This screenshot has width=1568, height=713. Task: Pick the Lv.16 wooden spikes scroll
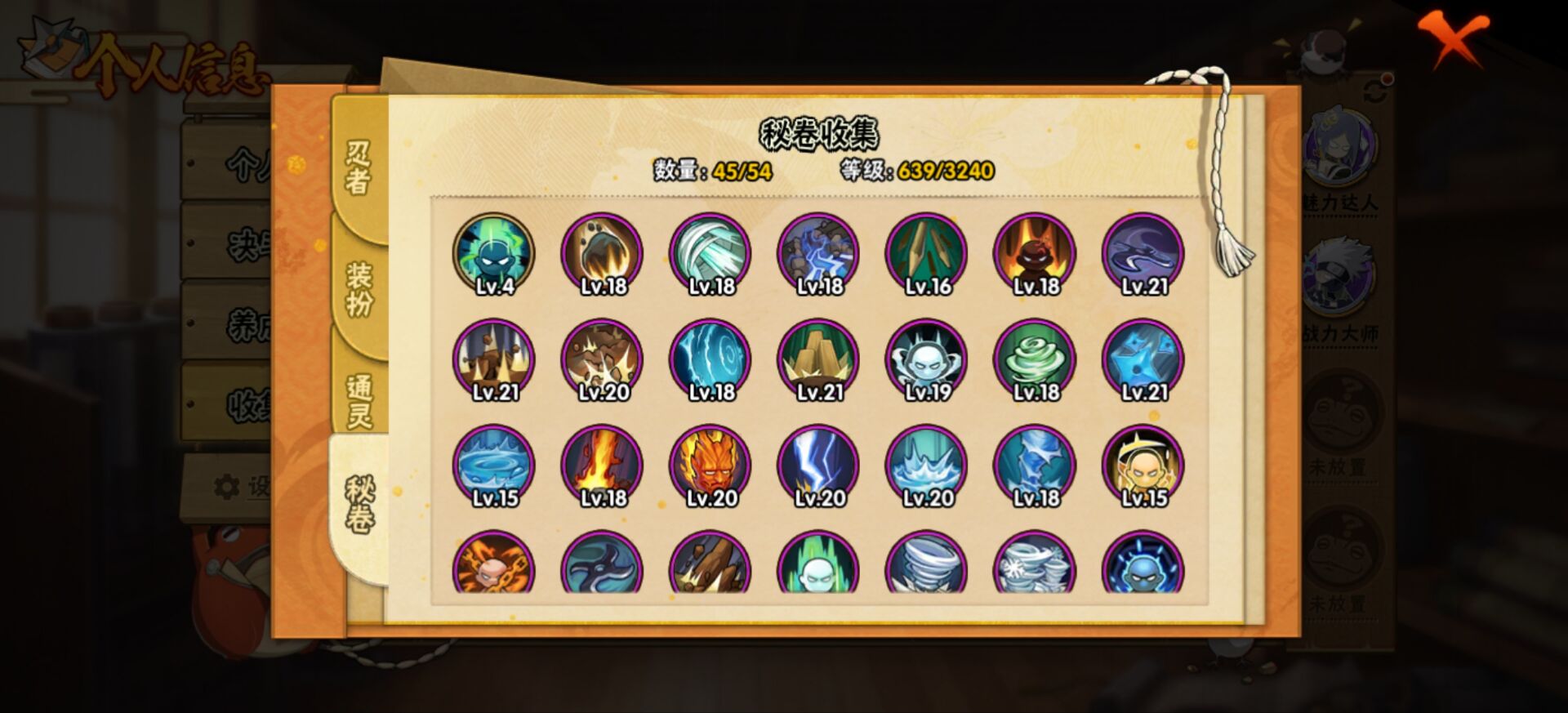pyautogui.click(x=927, y=254)
